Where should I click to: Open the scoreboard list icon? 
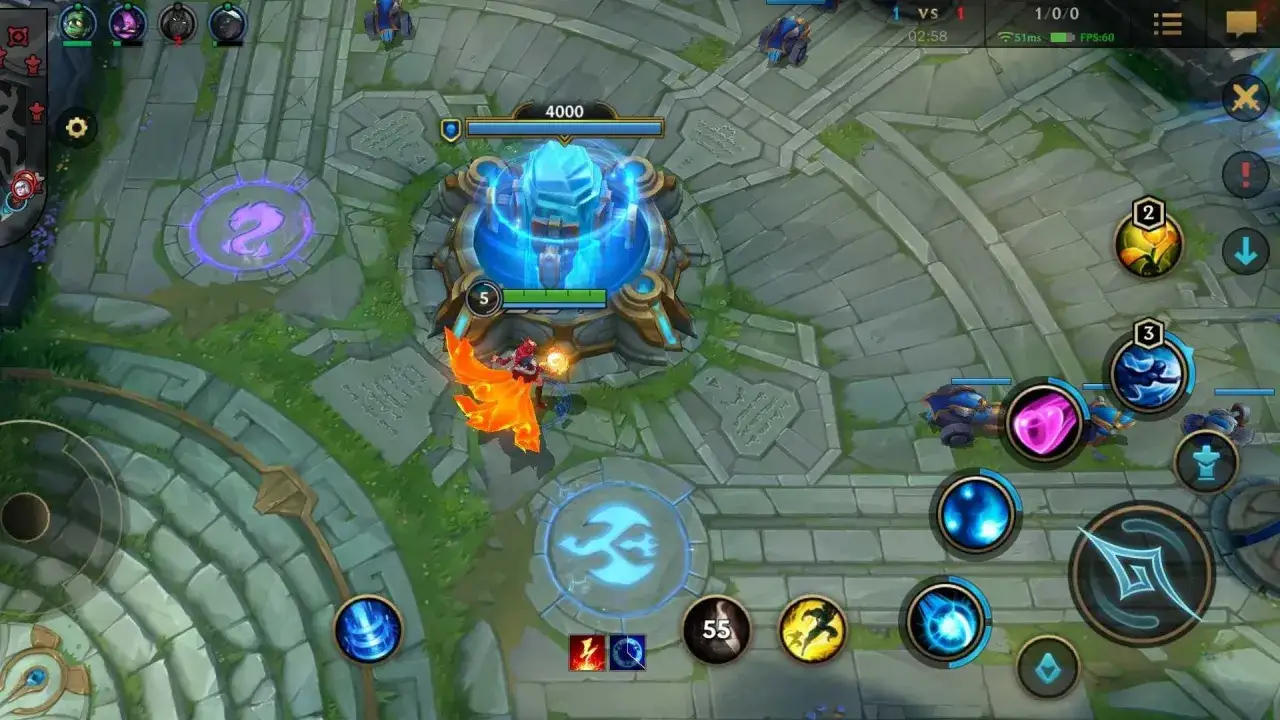(1167, 24)
